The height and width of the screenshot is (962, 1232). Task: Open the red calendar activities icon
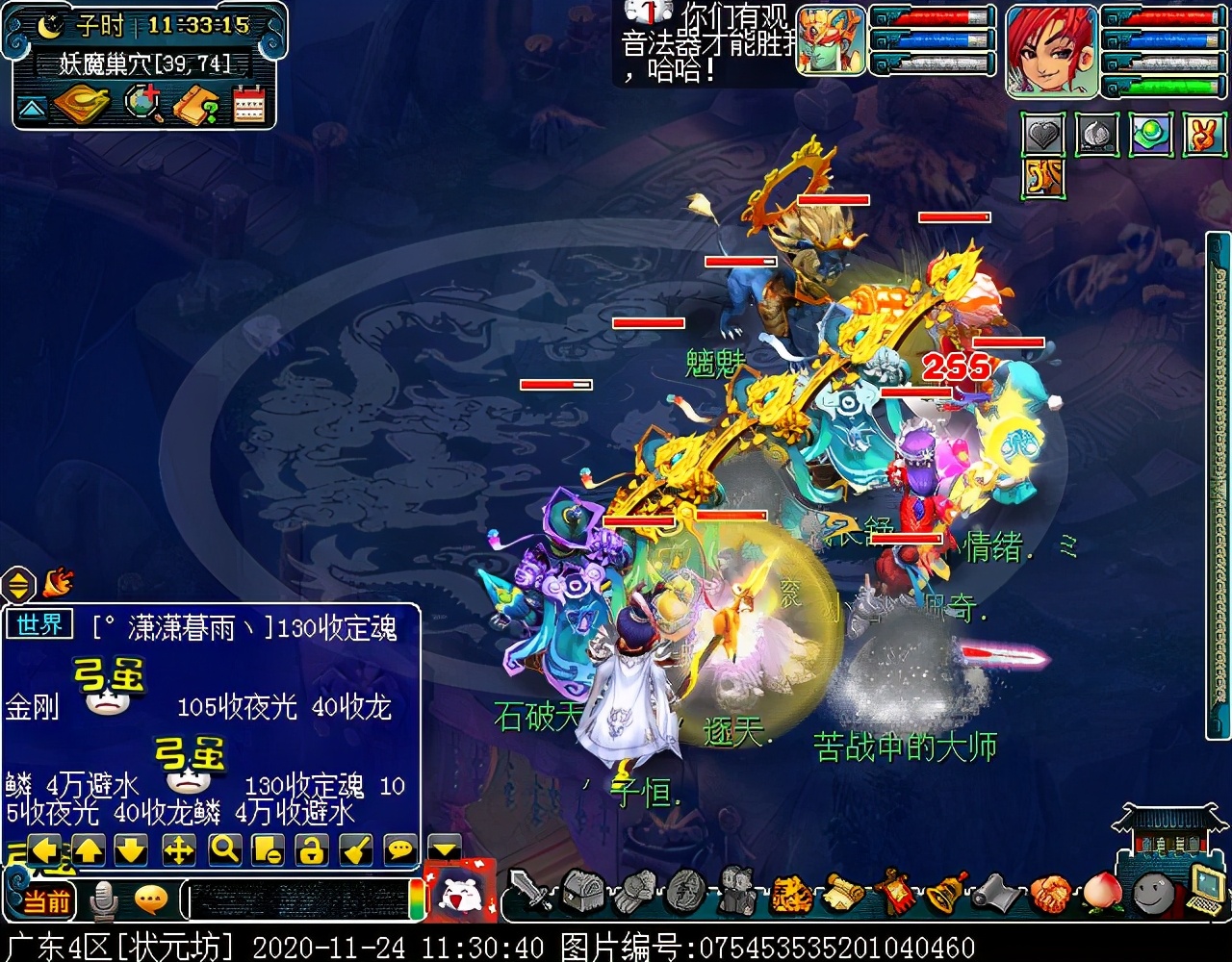tap(248, 105)
